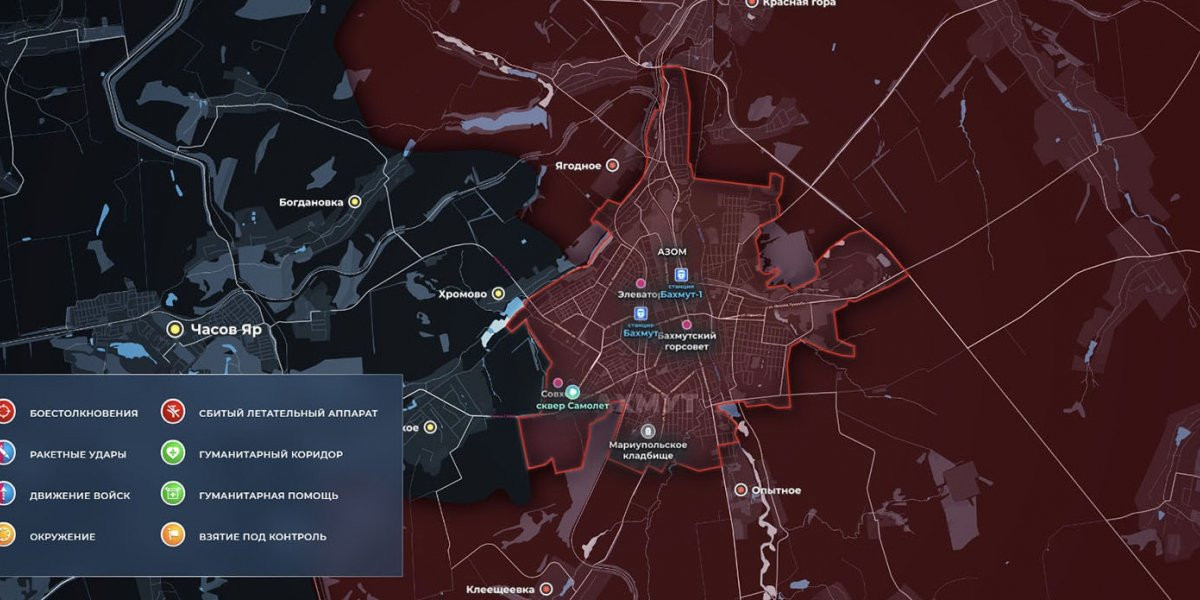This screenshot has width=1200, height=600.
Task: Open the станция Бахмут-1 station marker
Action: [681, 275]
